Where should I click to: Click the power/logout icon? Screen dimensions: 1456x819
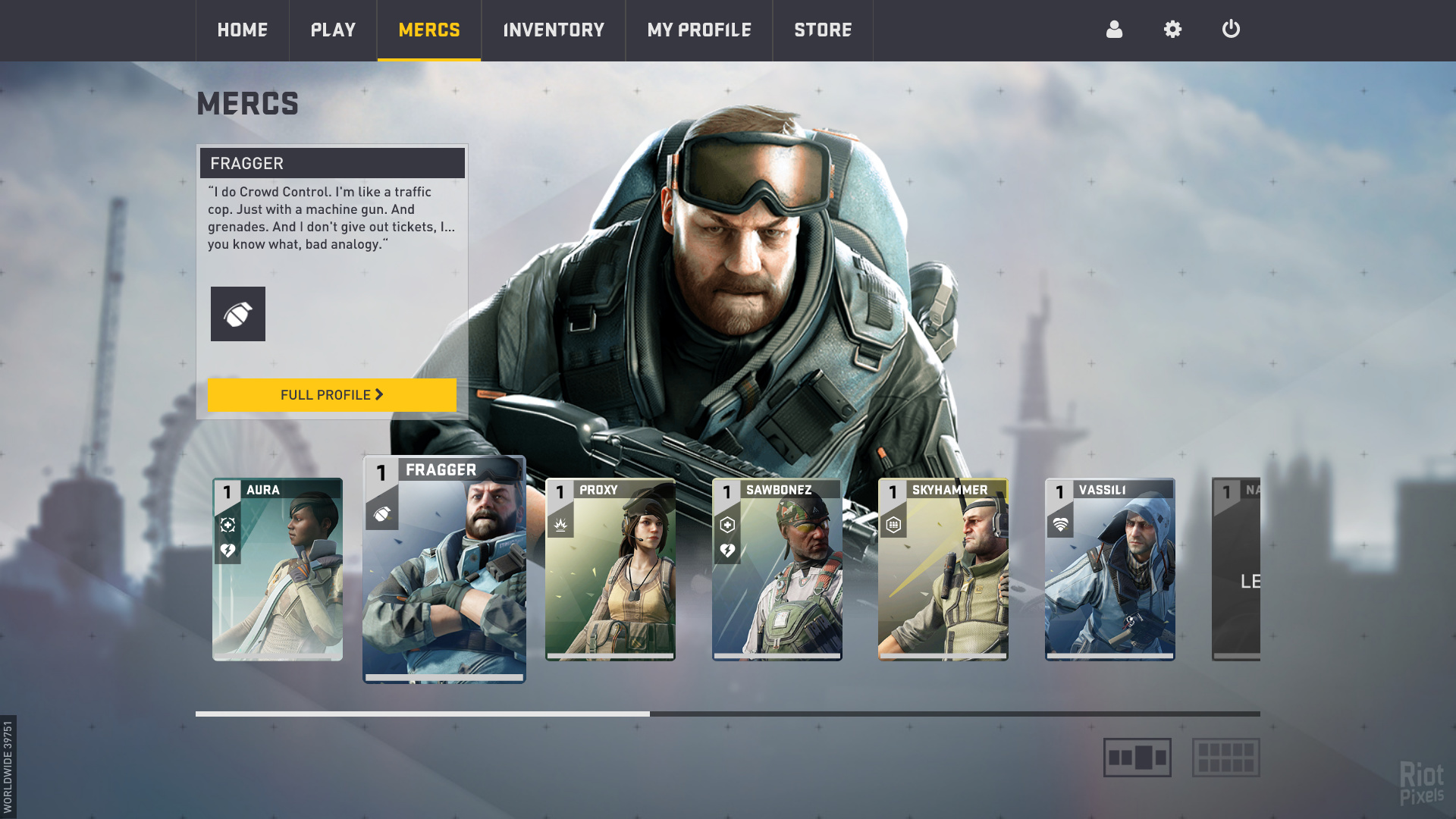pos(1231,30)
